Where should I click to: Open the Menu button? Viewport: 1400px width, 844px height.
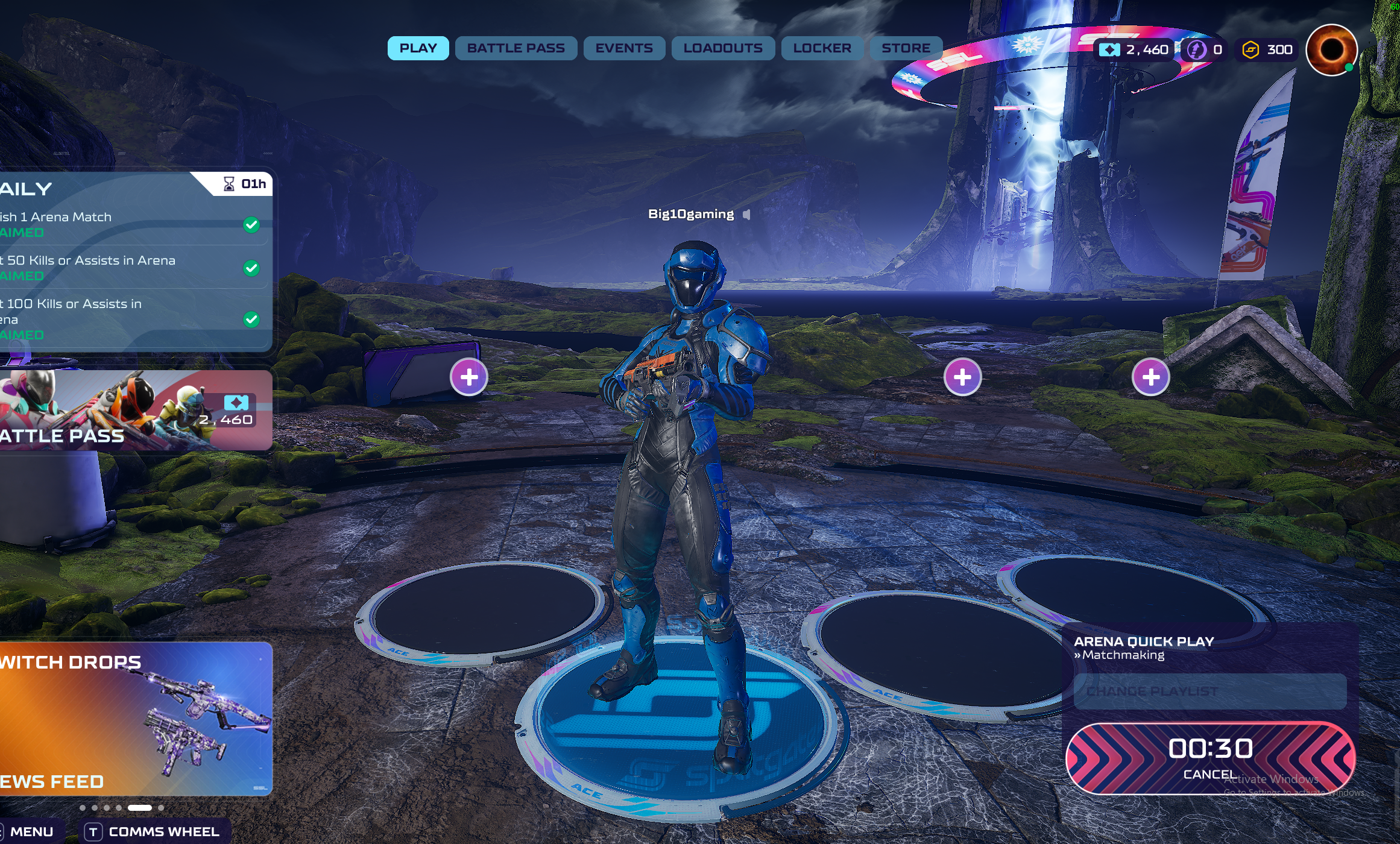point(31,832)
